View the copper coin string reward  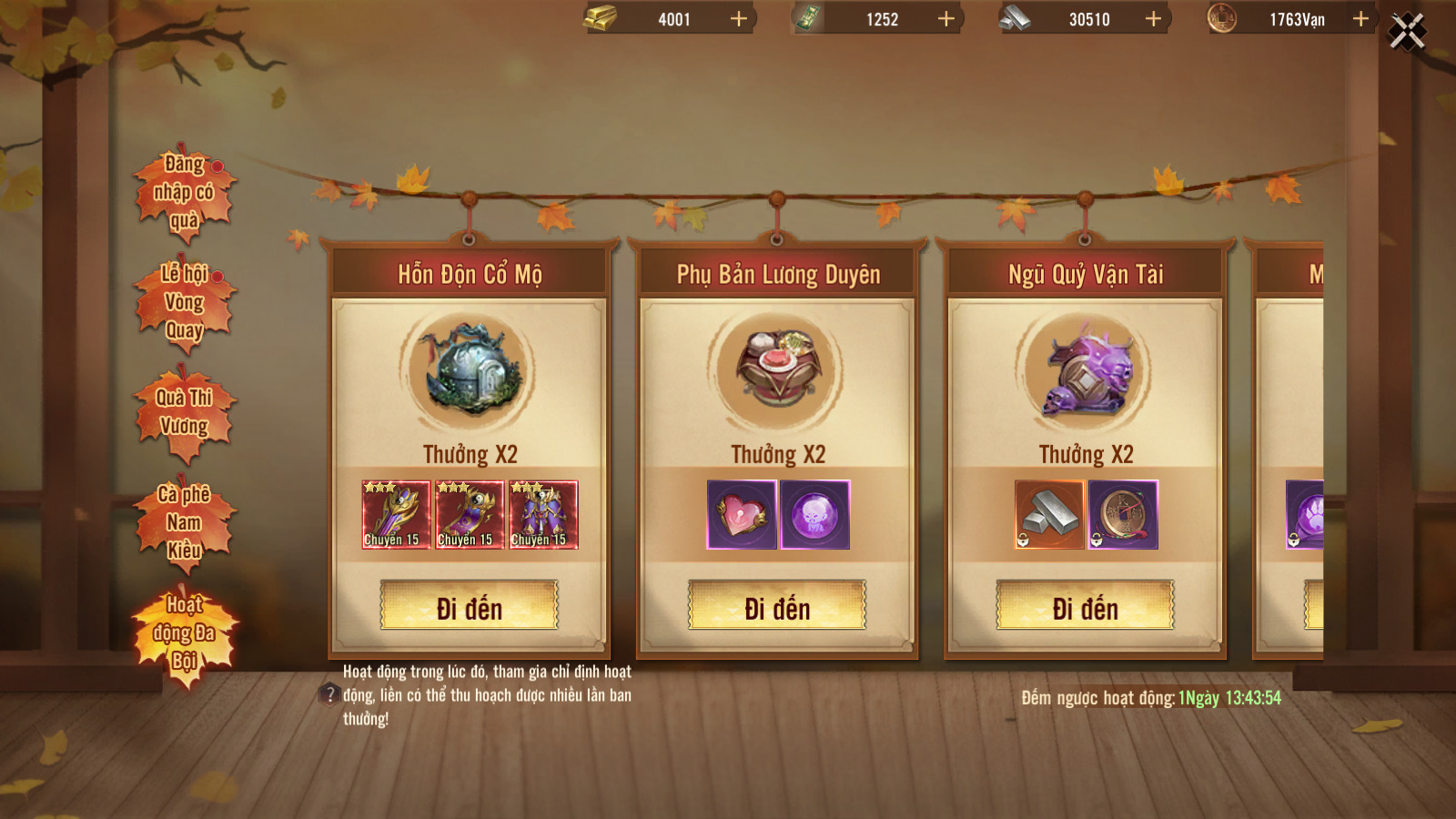tap(1123, 515)
